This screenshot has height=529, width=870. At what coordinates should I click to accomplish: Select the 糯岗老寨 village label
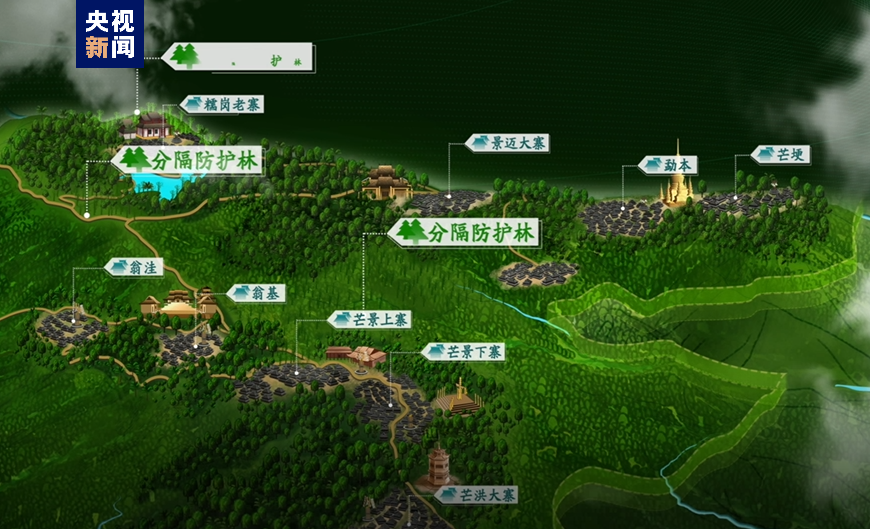pos(223,103)
